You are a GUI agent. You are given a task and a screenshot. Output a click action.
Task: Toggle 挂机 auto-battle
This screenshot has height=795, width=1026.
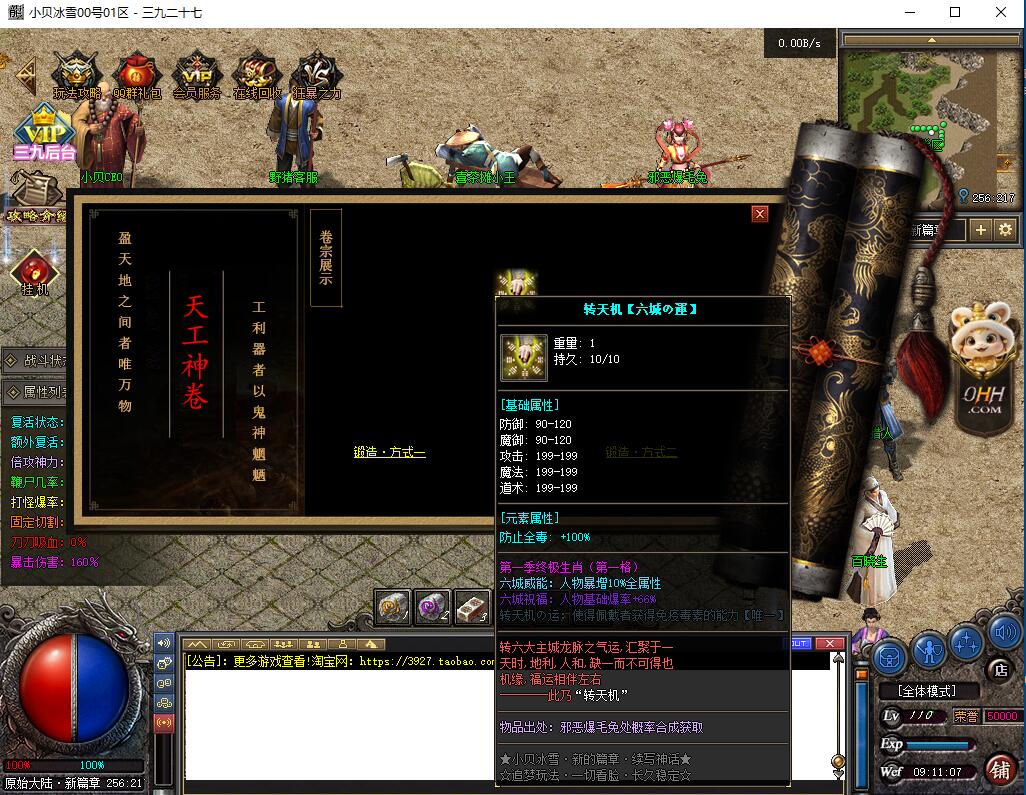[35, 274]
